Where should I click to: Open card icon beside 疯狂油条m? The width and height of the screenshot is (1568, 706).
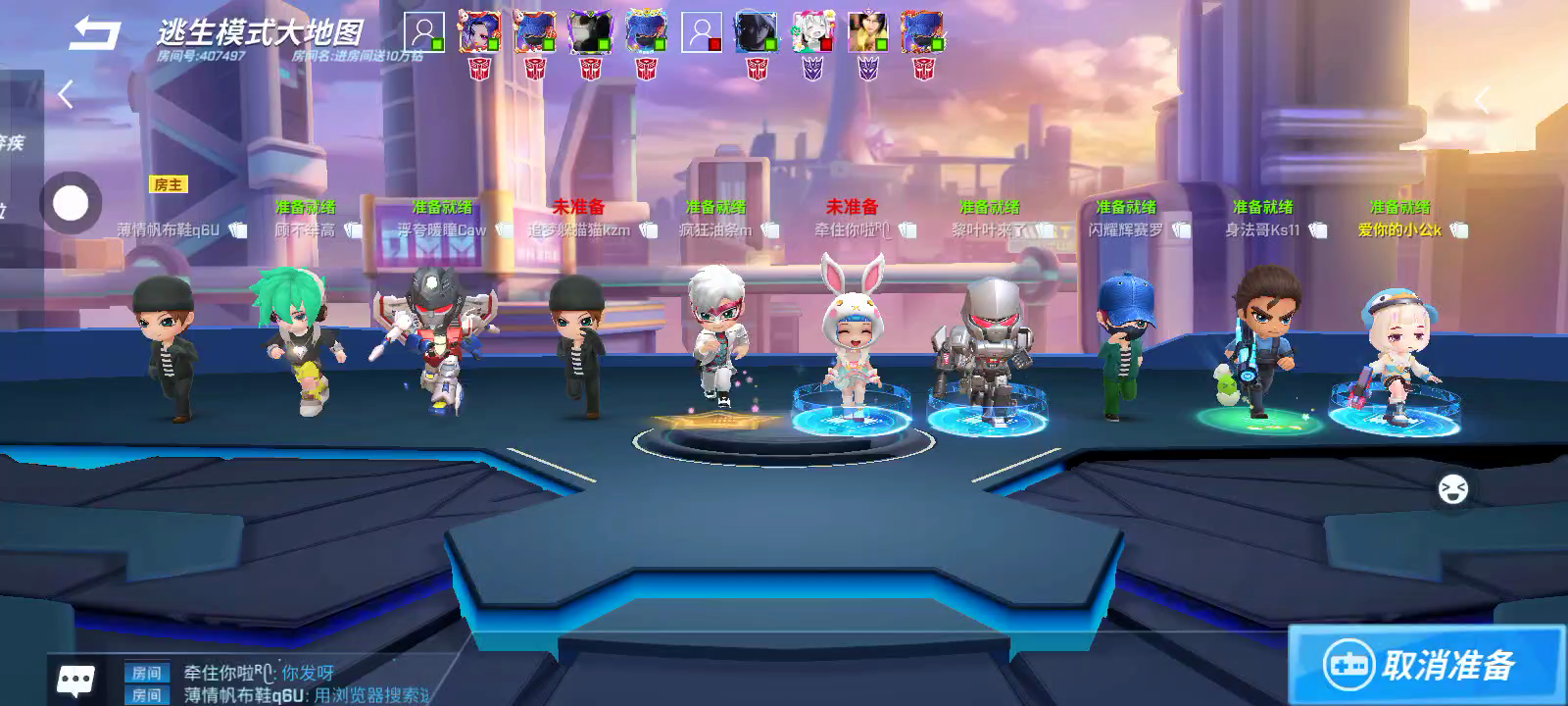pyautogui.click(x=769, y=230)
